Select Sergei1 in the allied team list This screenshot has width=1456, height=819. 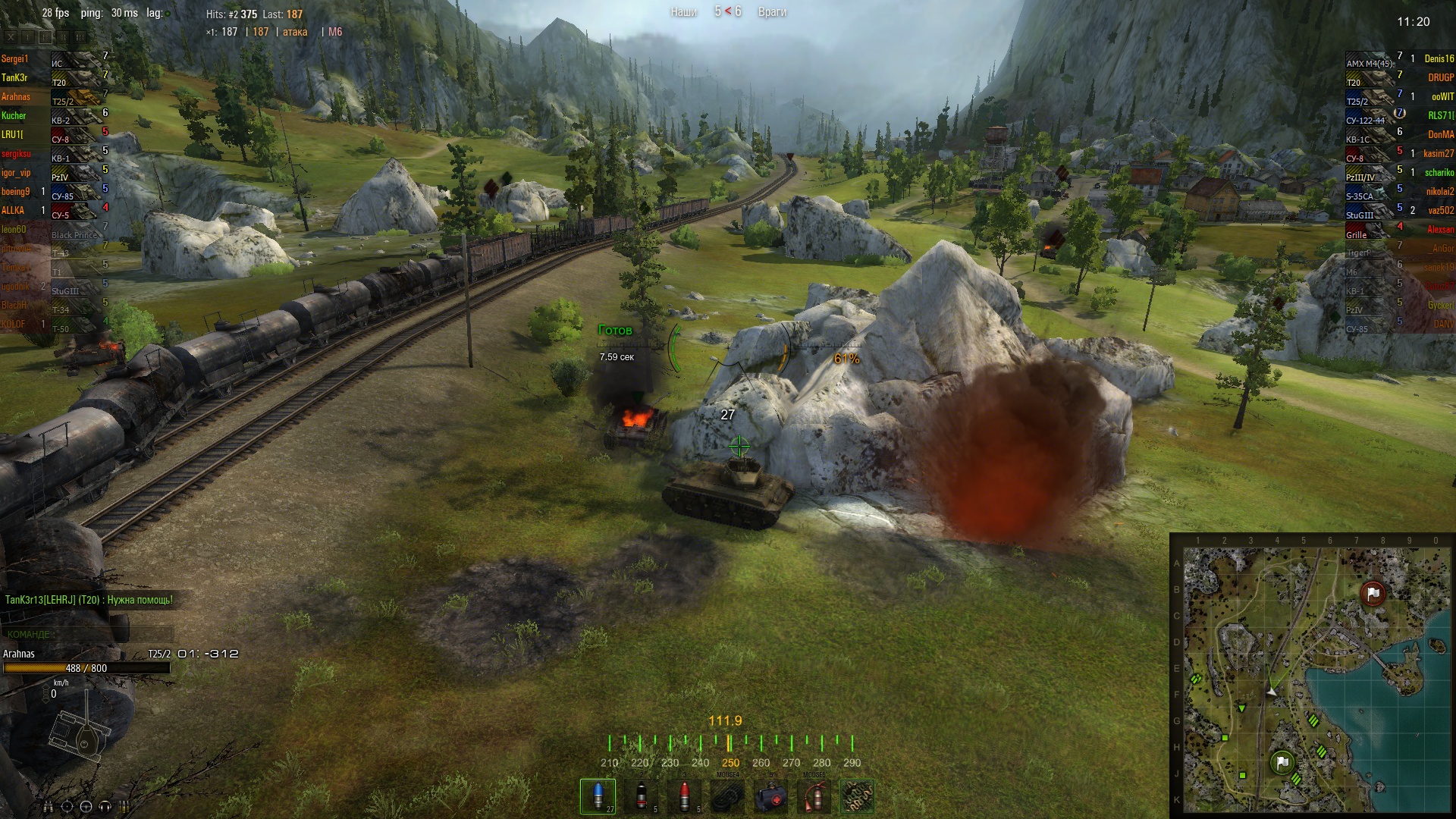[14, 59]
